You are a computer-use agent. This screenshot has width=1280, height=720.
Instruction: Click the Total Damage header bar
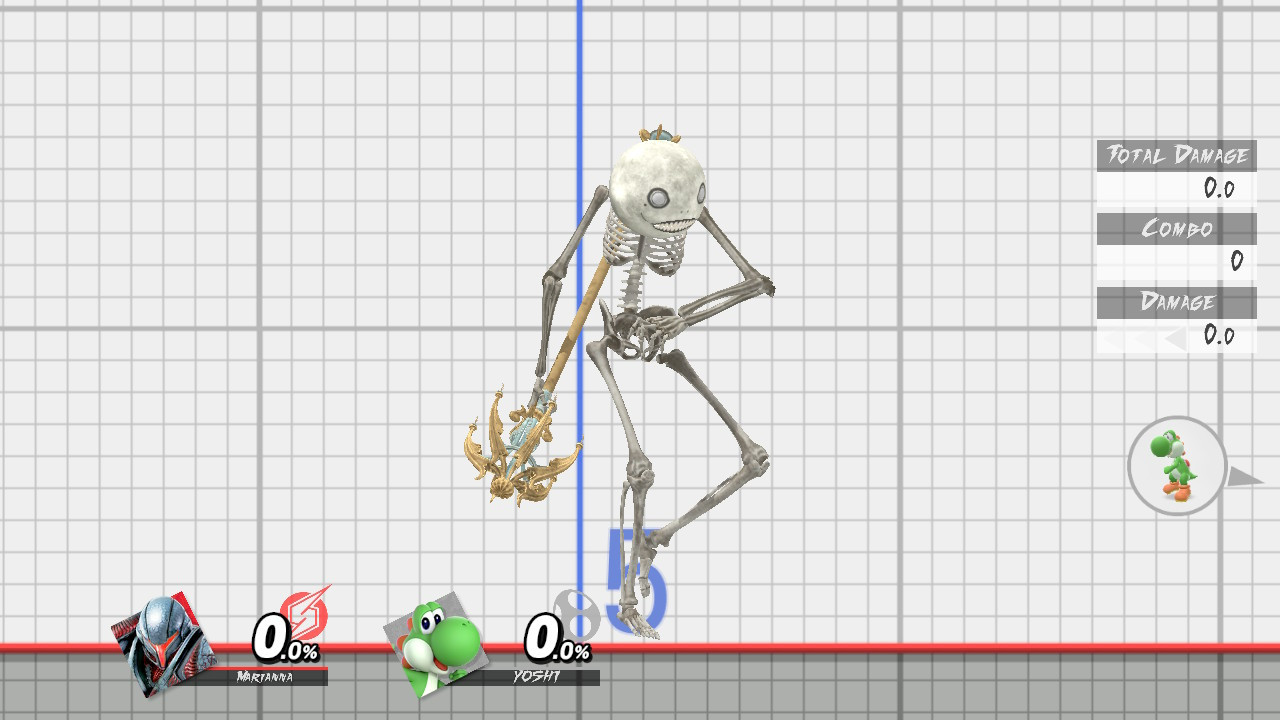pos(1176,156)
